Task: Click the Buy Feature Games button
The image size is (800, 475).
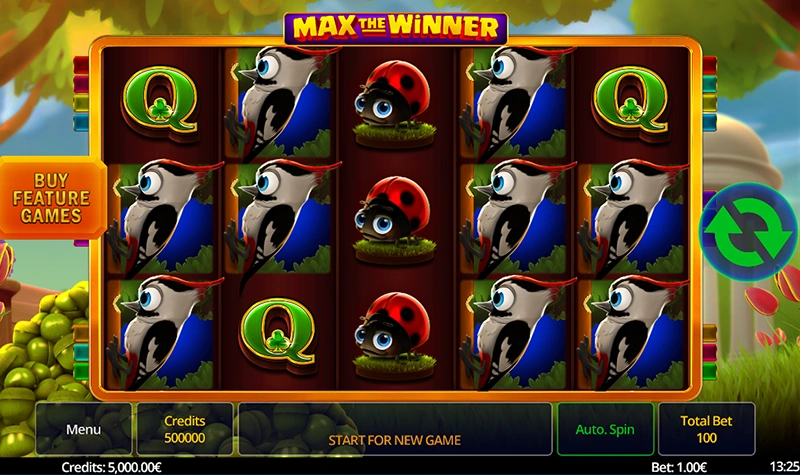Action: [51, 197]
